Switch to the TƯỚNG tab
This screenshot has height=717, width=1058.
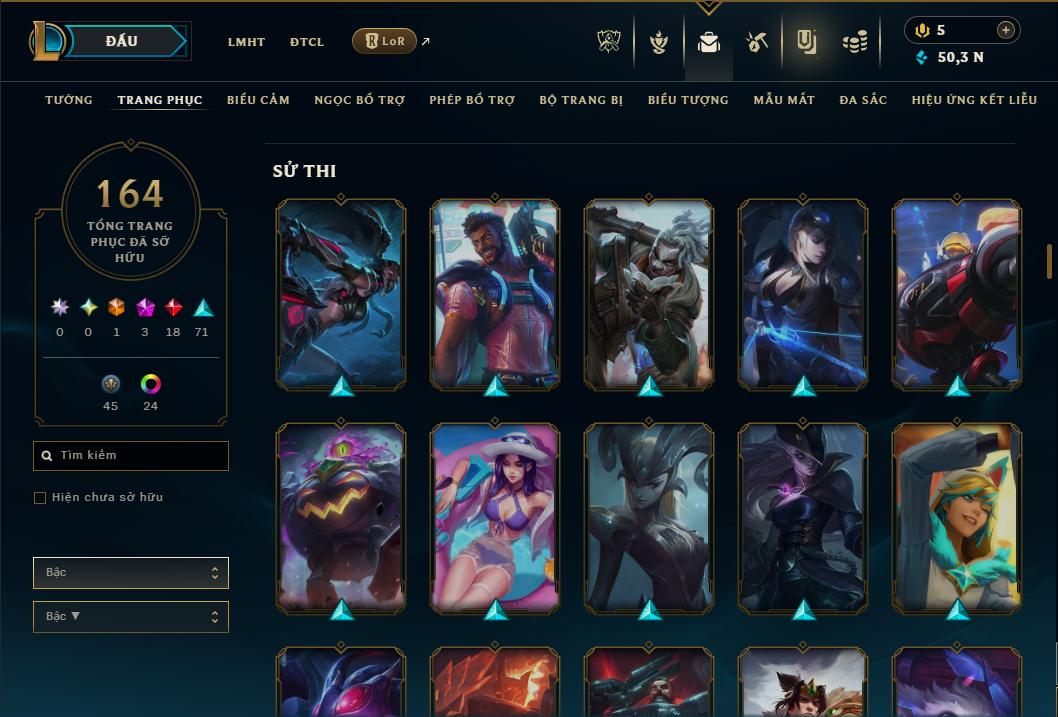(x=69, y=100)
